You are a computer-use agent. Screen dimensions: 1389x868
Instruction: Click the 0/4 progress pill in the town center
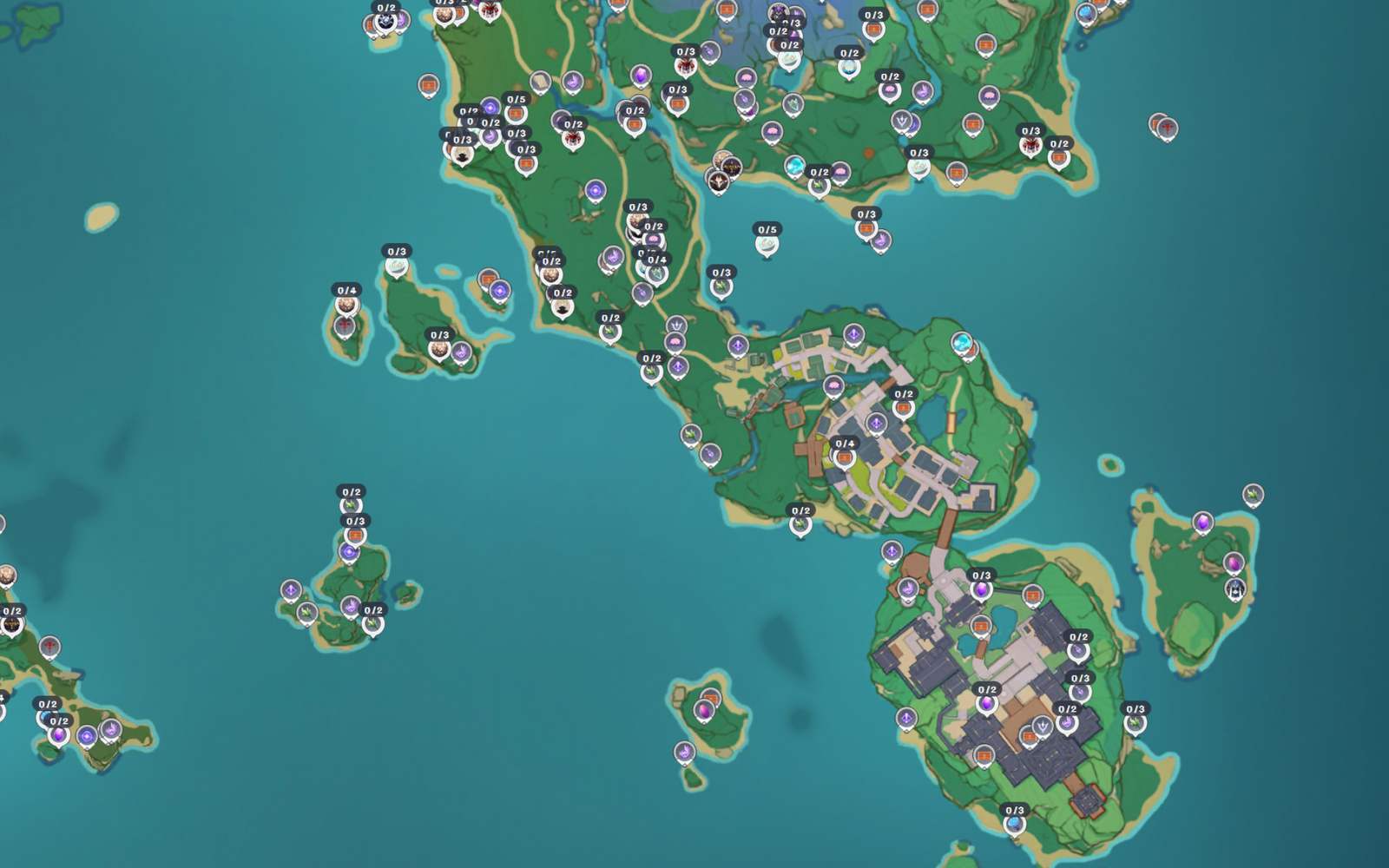pos(844,444)
